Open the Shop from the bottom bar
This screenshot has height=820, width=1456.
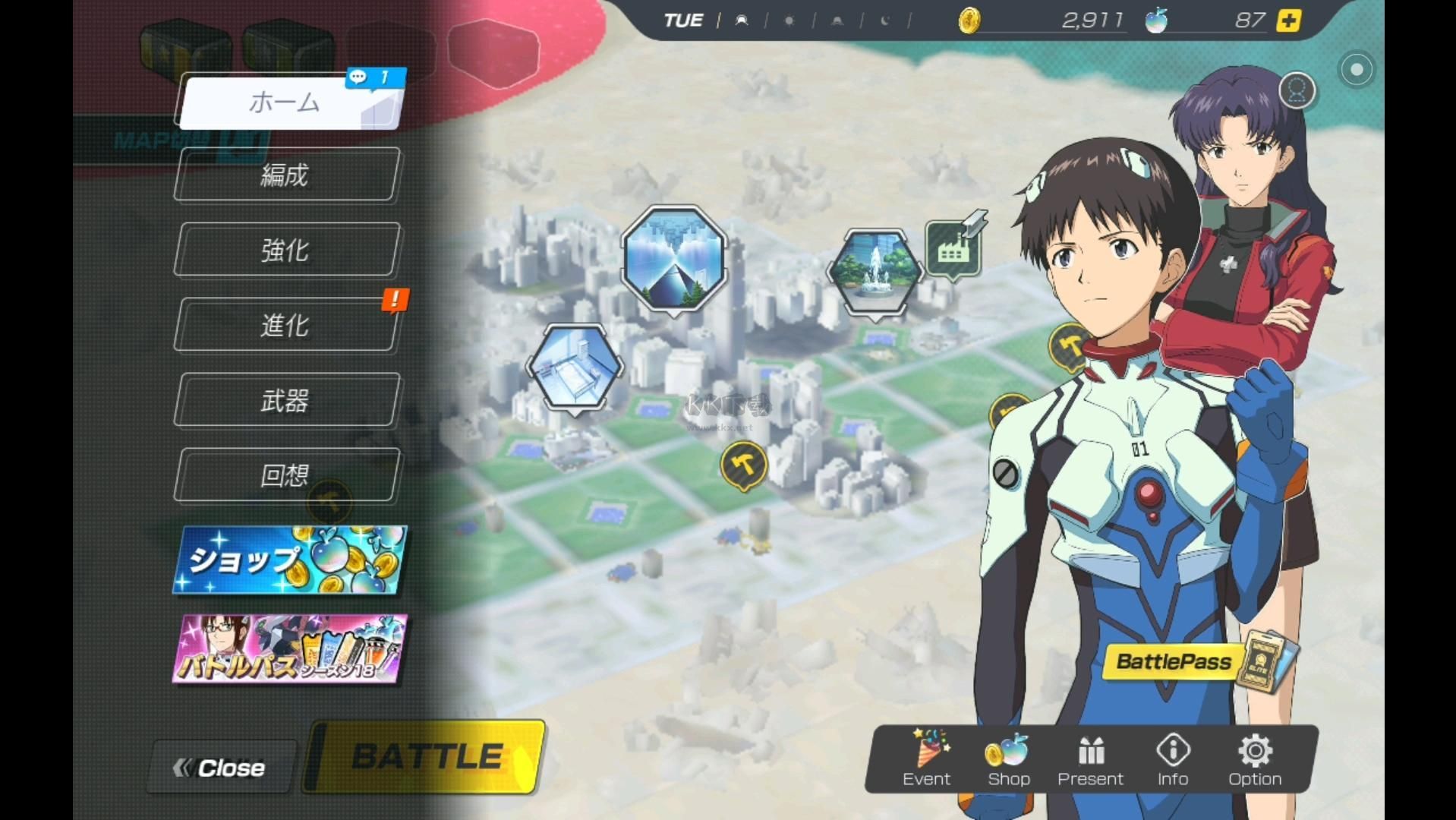pyautogui.click(x=1008, y=758)
